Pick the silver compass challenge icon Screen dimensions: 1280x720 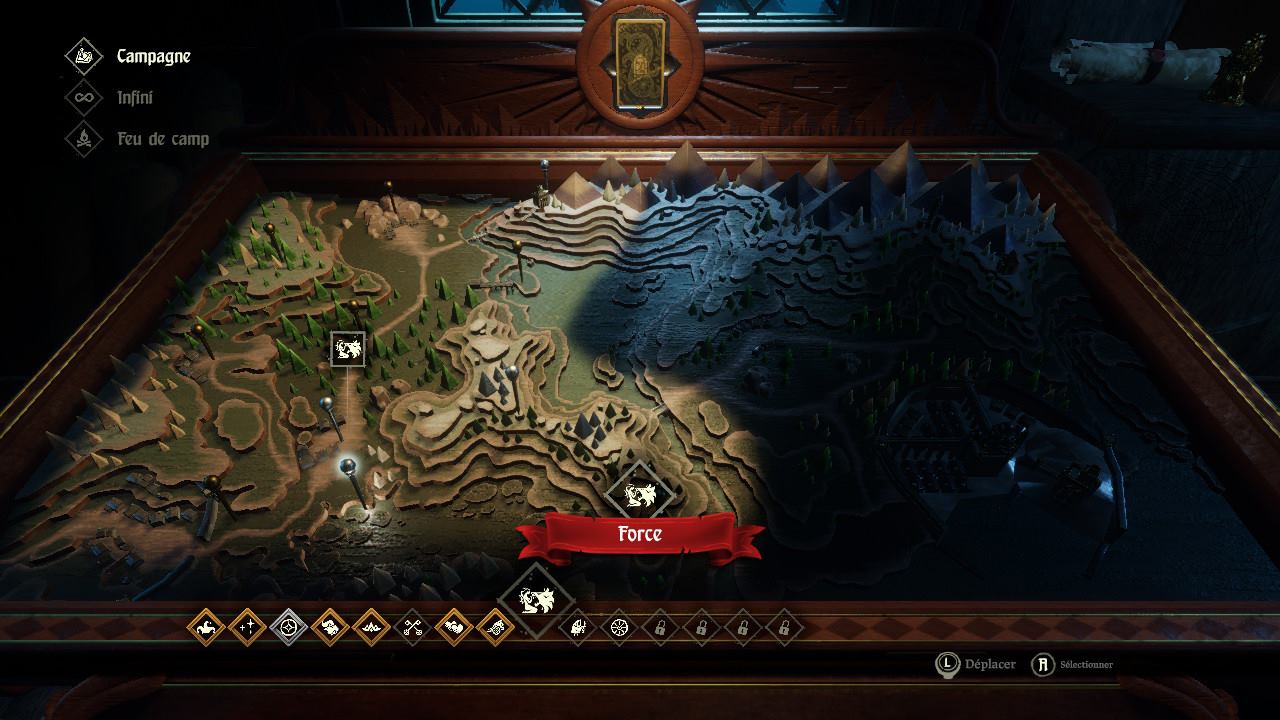coord(289,628)
